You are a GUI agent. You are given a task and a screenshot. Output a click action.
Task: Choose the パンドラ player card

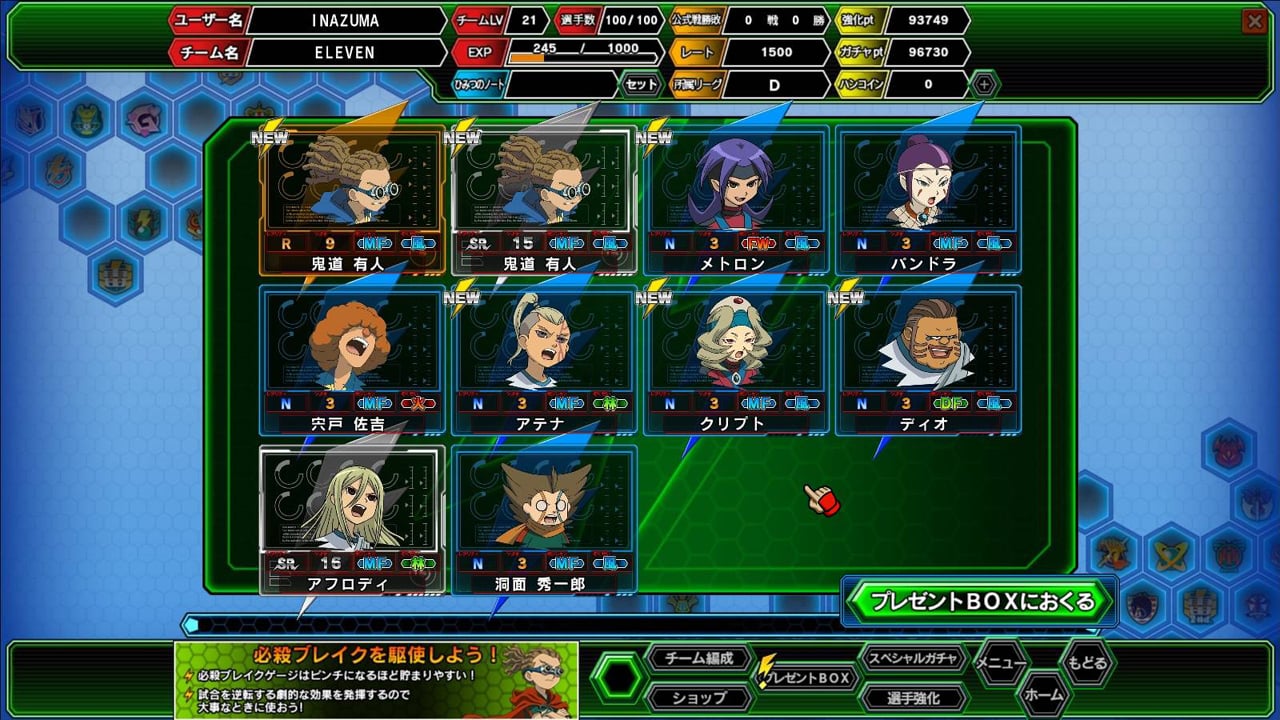pyautogui.click(x=928, y=200)
